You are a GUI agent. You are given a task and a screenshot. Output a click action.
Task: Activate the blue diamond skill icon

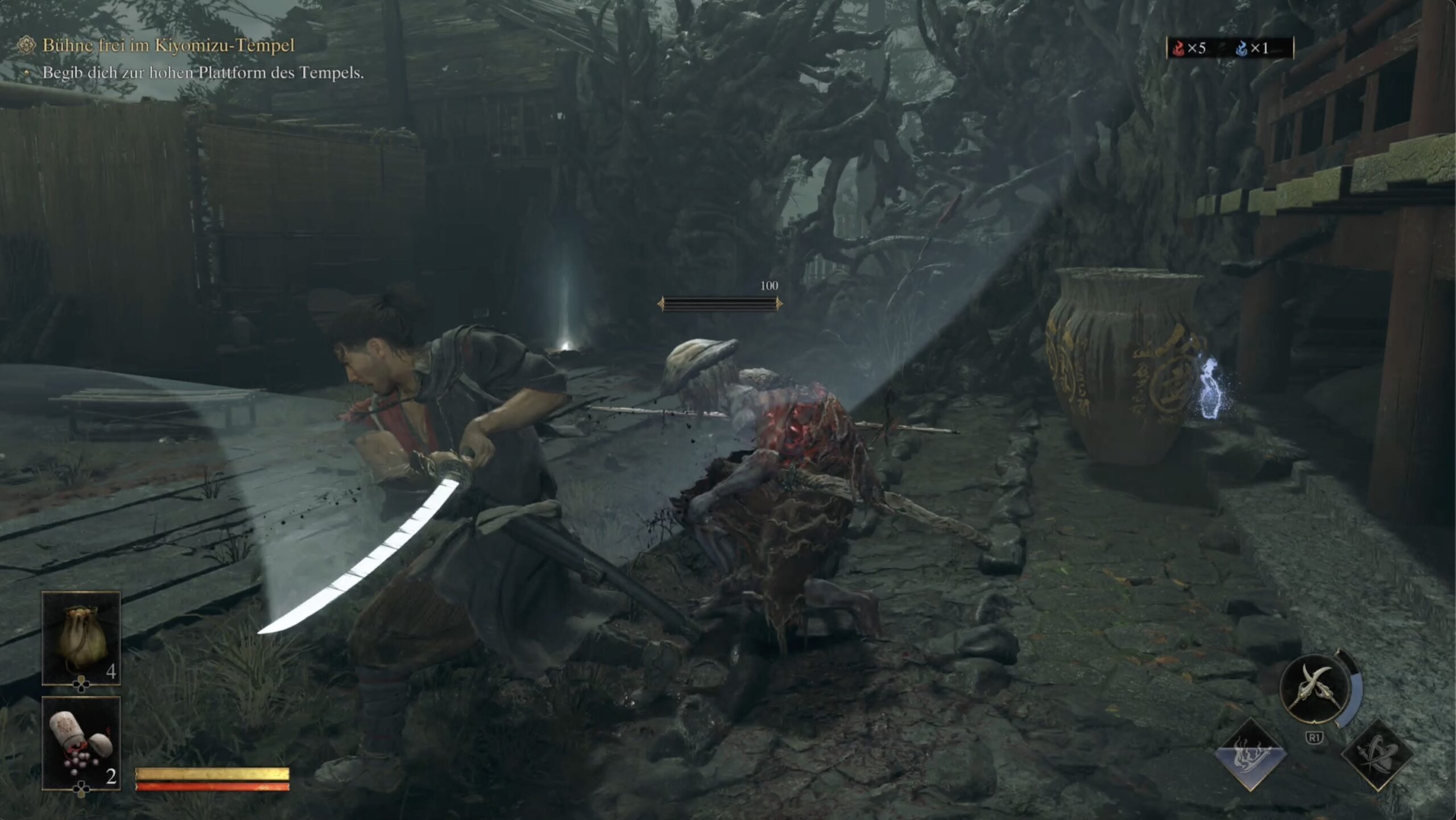click(x=1250, y=755)
